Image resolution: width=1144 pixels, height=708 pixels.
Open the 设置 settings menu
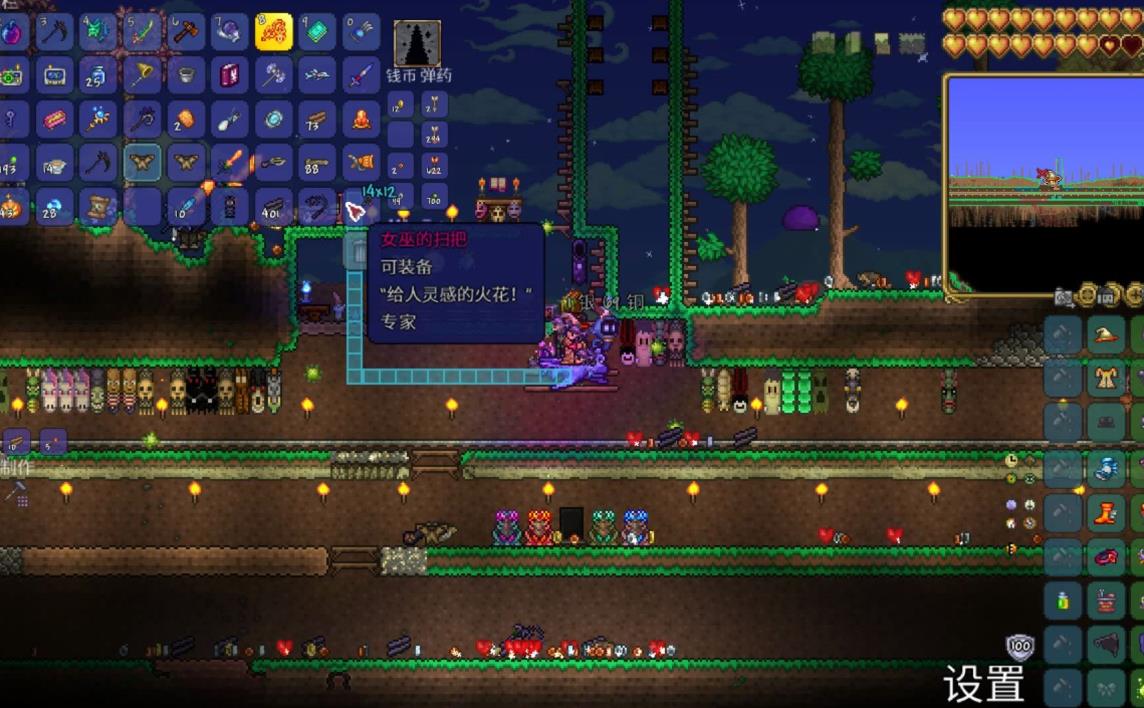(x=984, y=683)
